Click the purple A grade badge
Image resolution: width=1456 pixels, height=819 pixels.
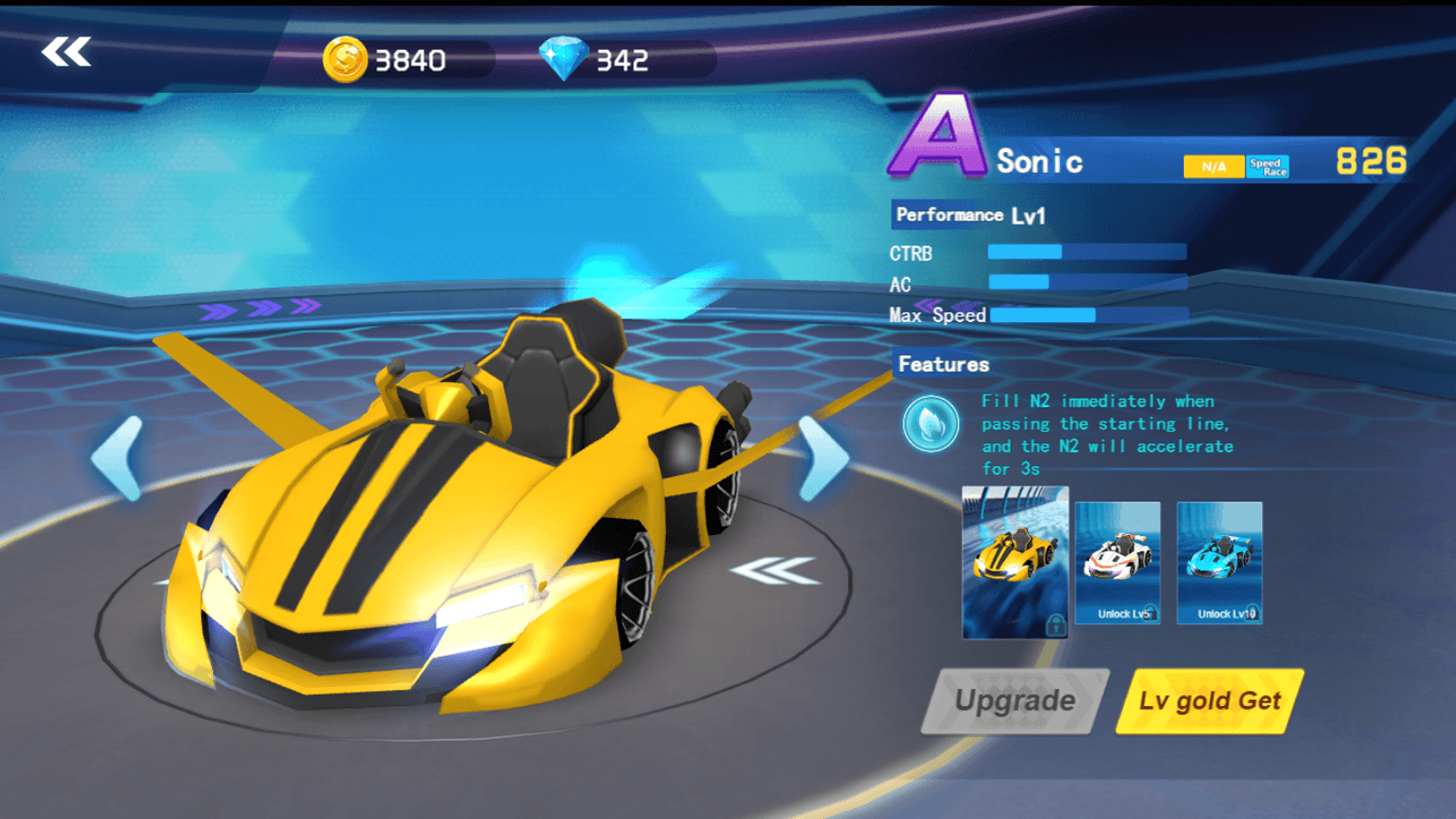939,132
